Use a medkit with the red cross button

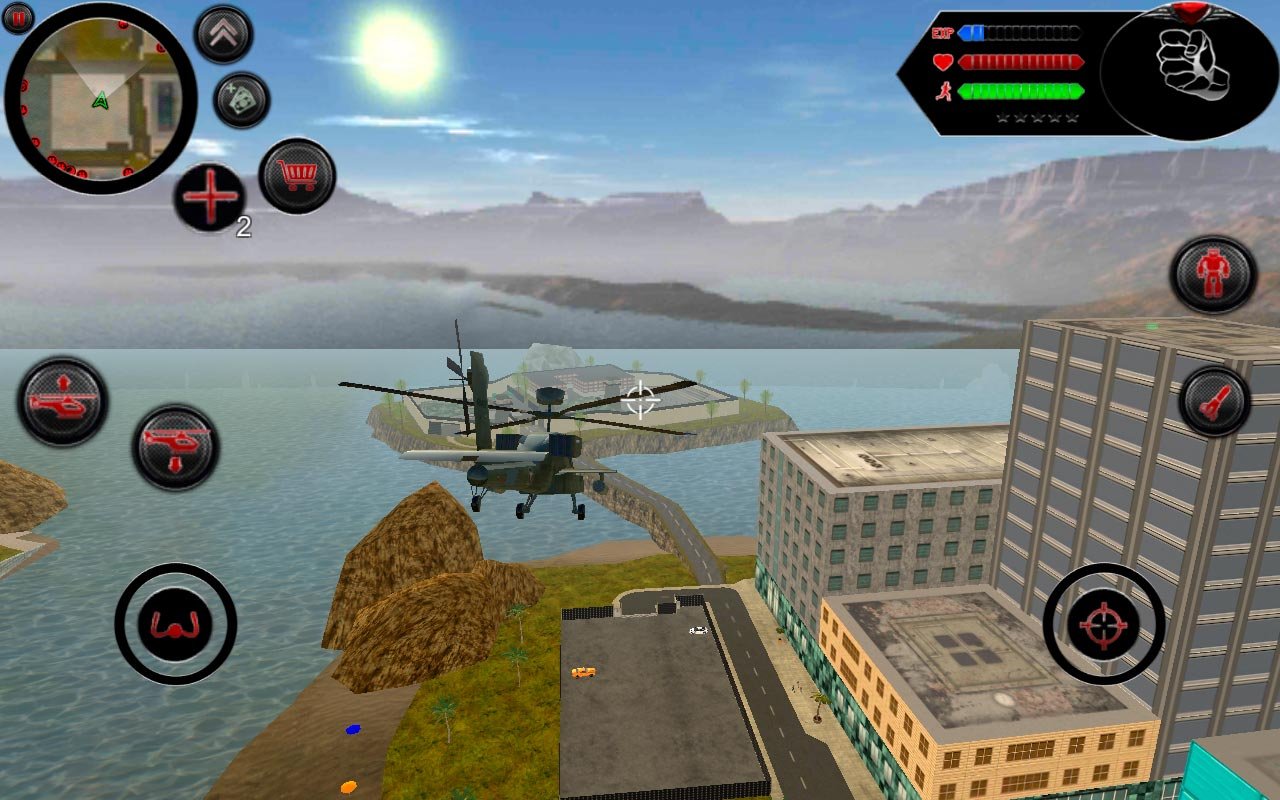[x=210, y=197]
